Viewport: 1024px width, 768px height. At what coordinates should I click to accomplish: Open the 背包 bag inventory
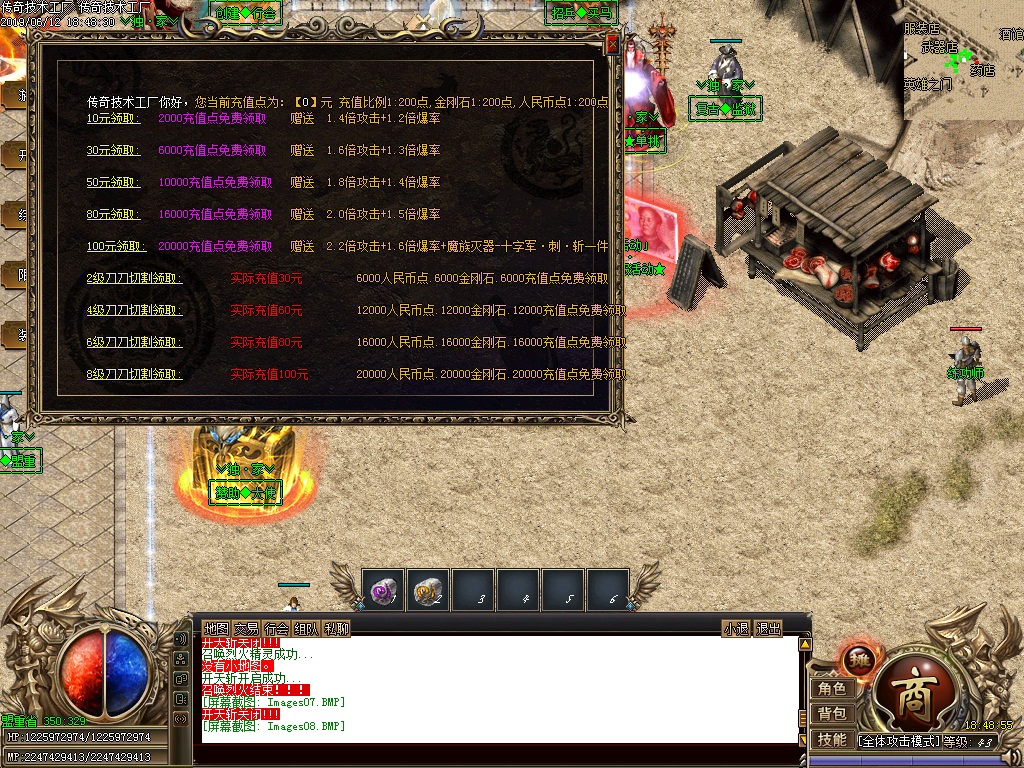pos(832,714)
